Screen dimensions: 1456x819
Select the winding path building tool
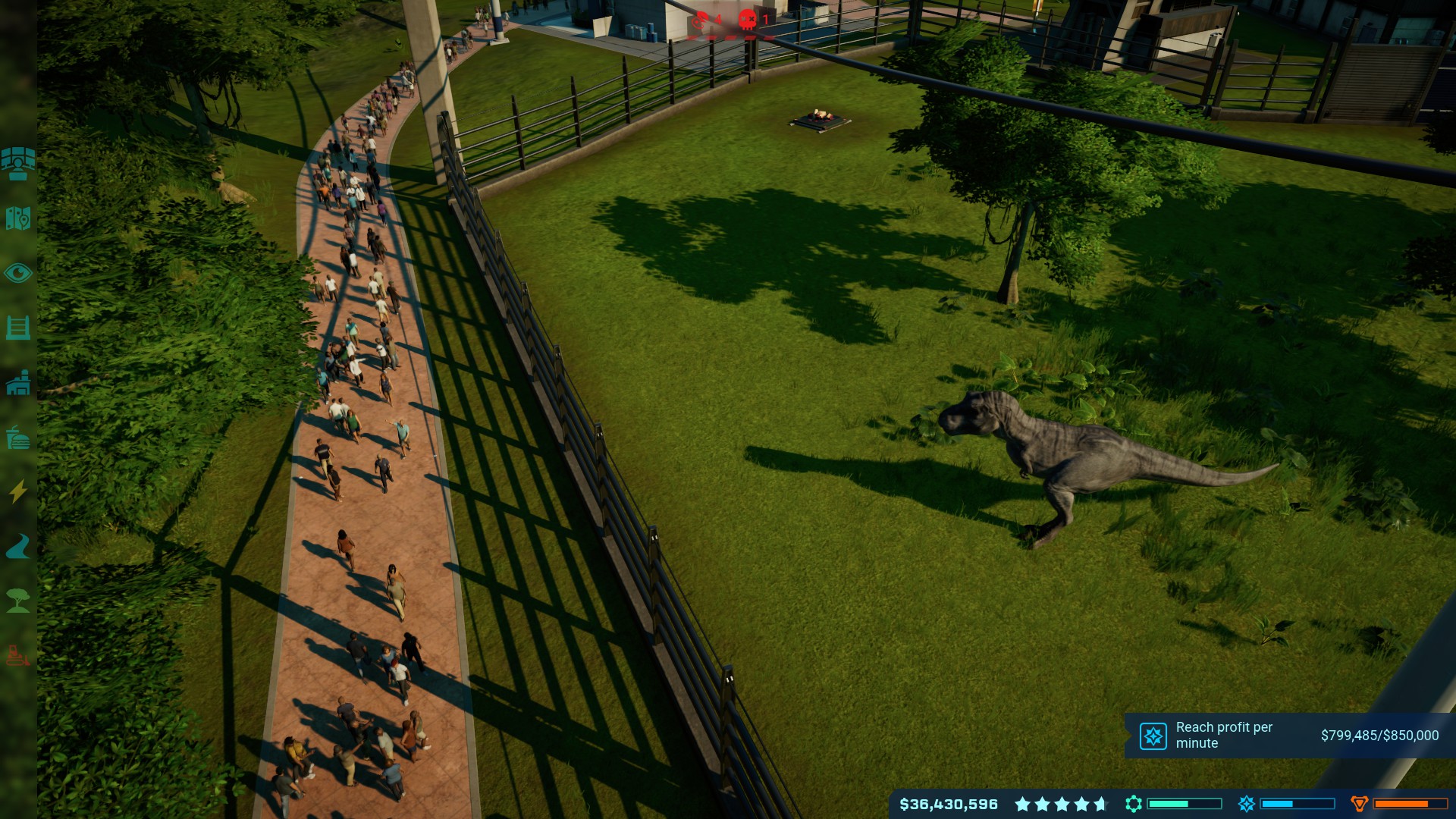click(x=18, y=546)
